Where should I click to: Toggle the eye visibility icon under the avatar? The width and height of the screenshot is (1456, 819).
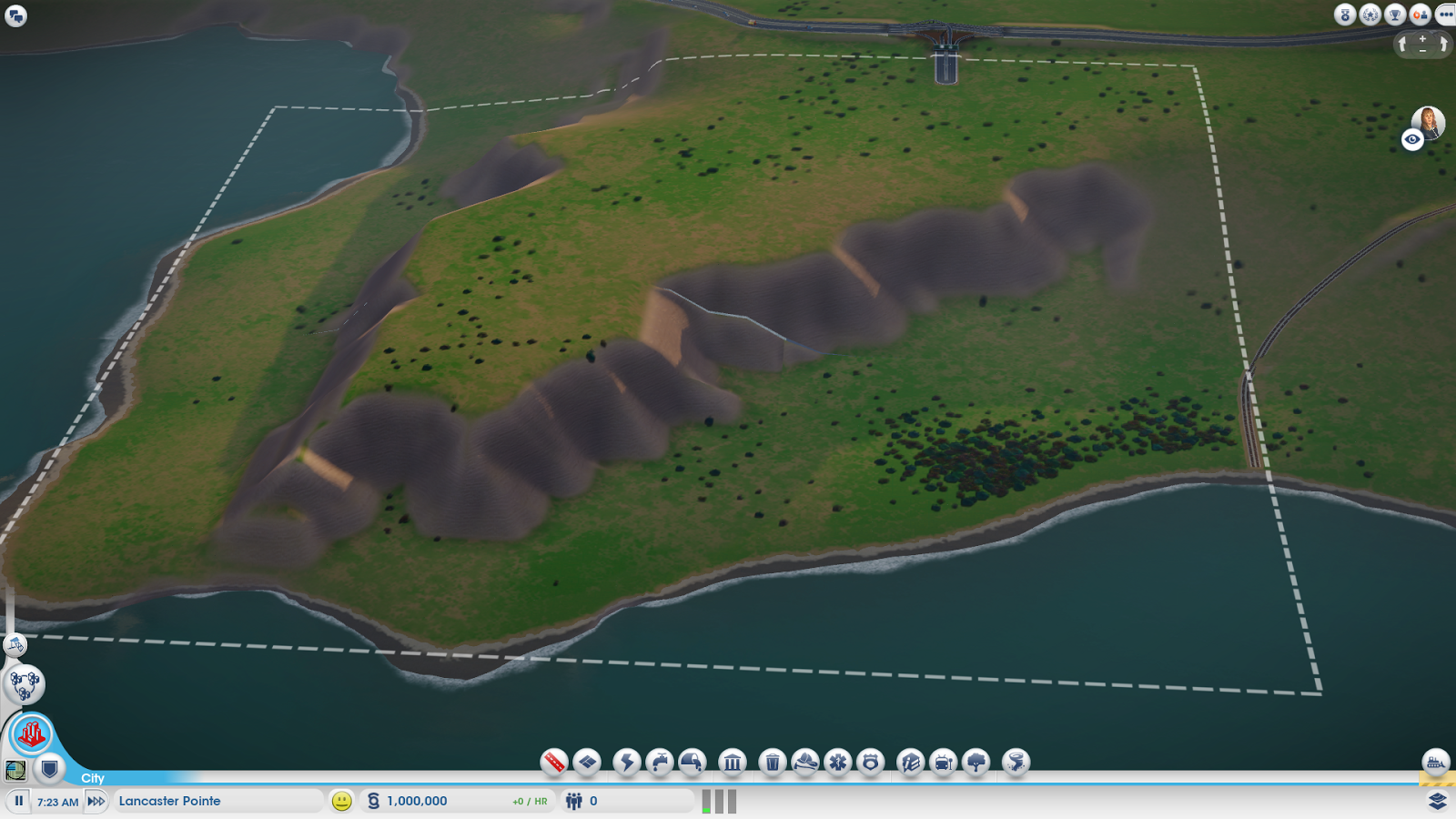point(1411,137)
